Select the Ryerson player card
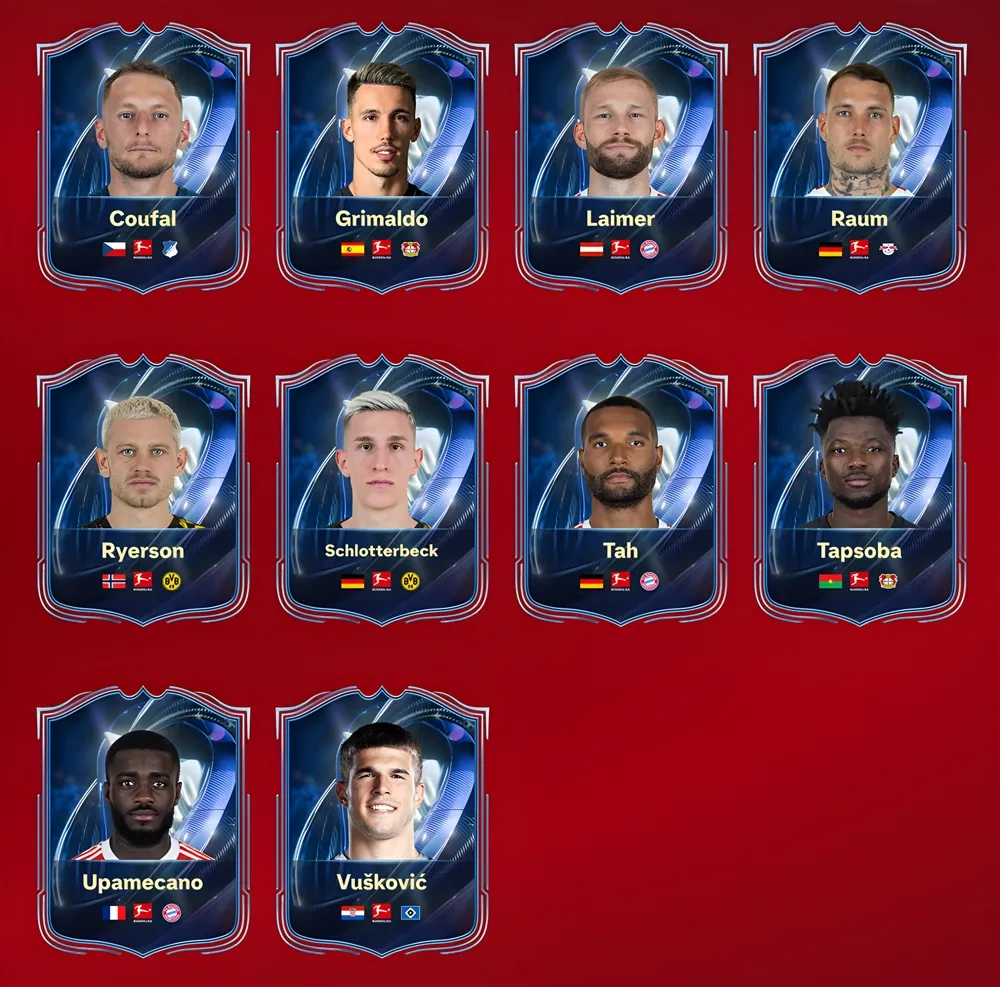 tap(143, 490)
